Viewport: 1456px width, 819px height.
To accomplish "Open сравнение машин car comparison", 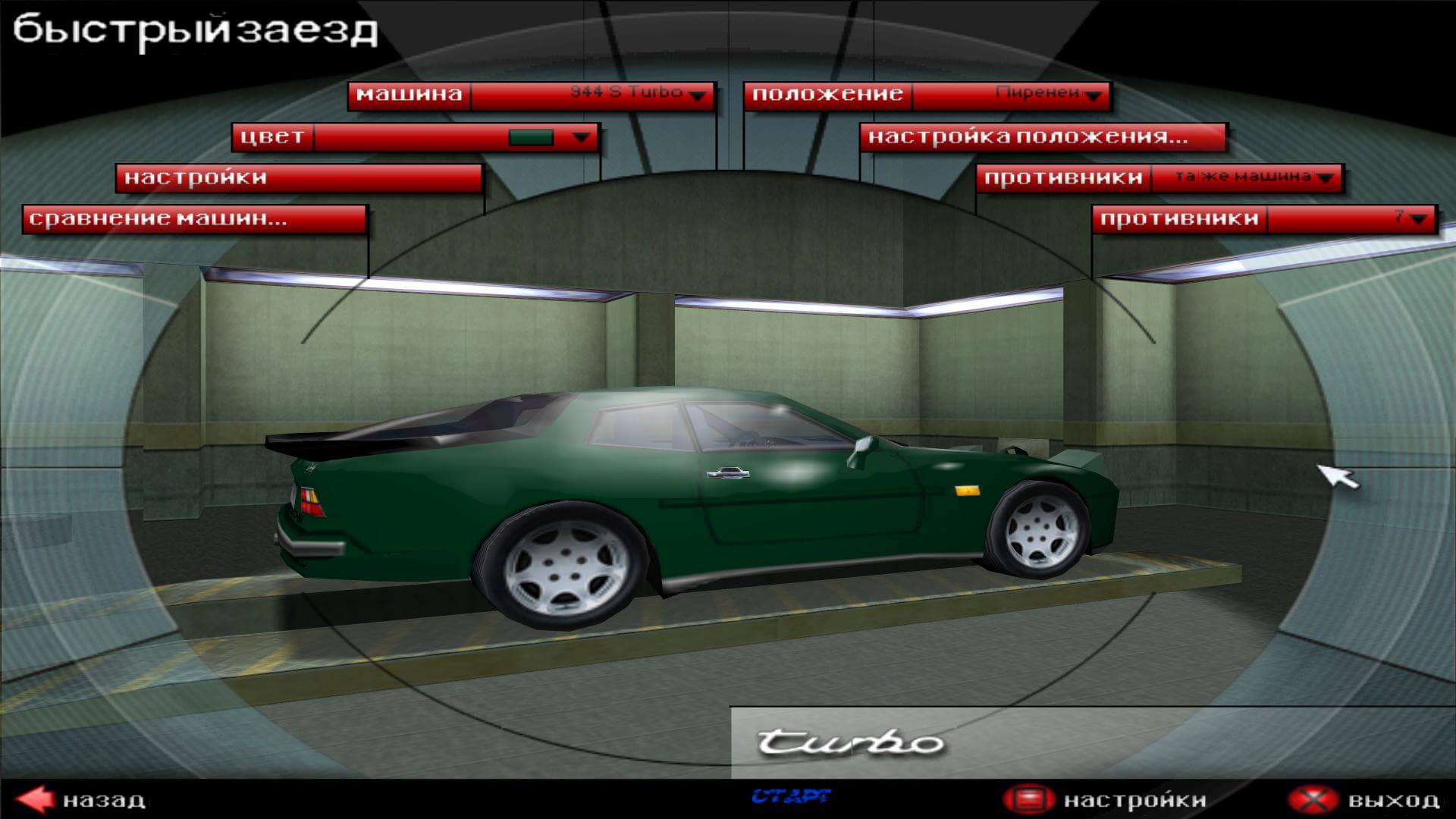I will click(194, 219).
